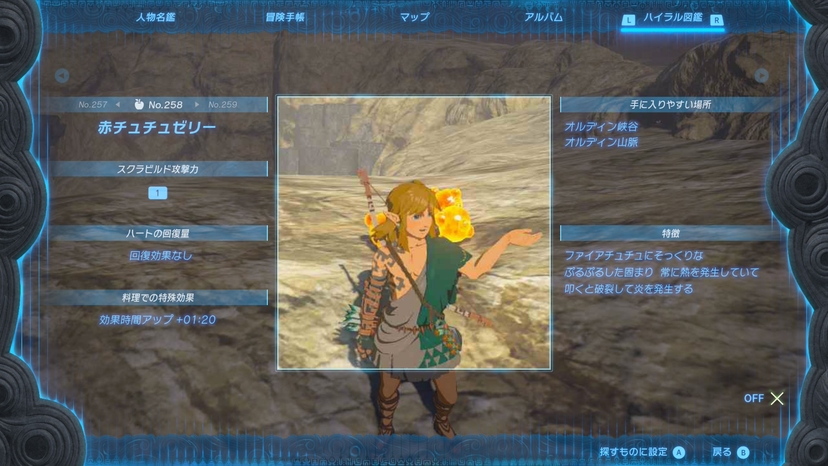Click the right page arrow beside the panel

(x=762, y=75)
